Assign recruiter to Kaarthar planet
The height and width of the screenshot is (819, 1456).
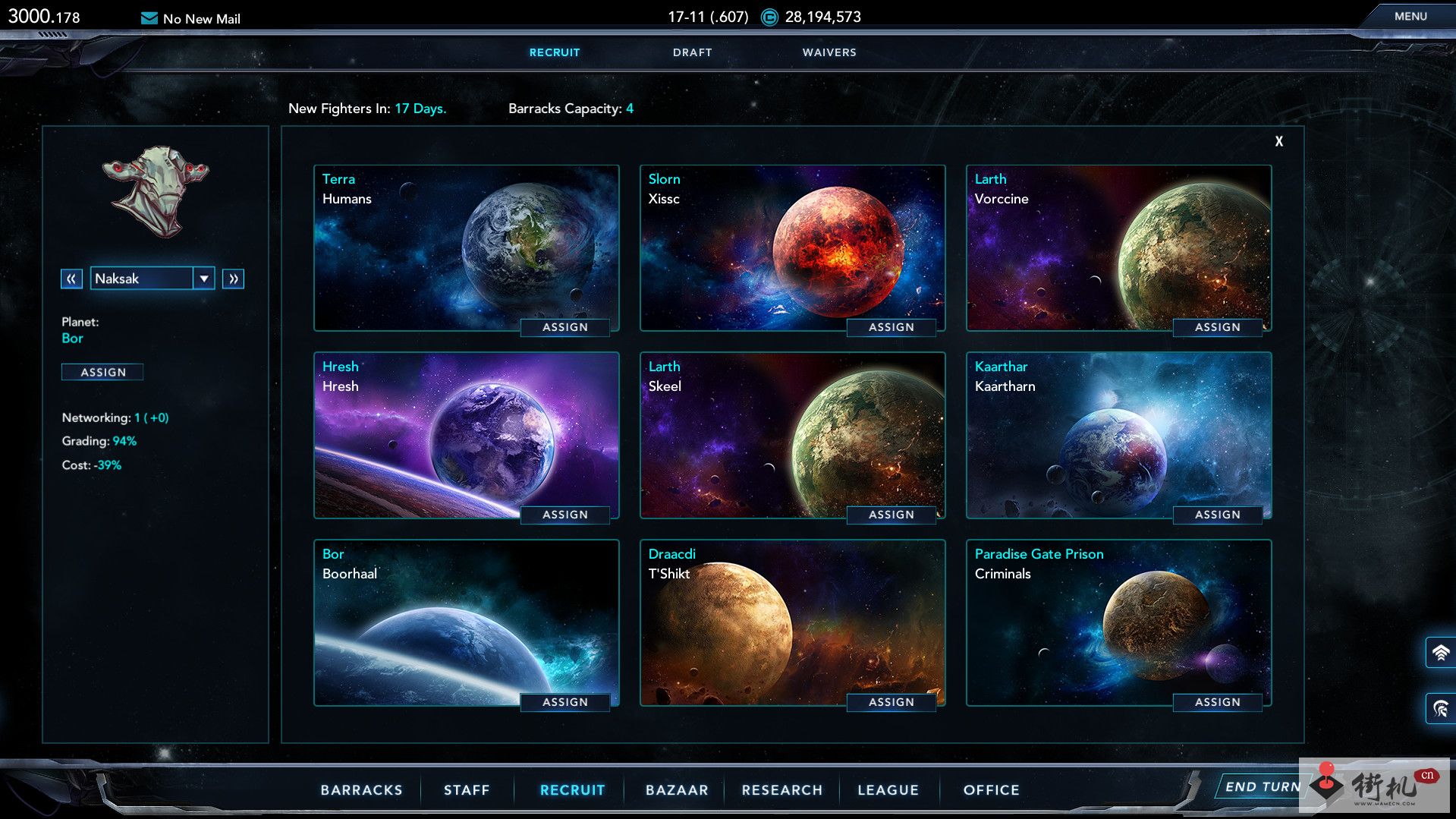coord(1218,515)
